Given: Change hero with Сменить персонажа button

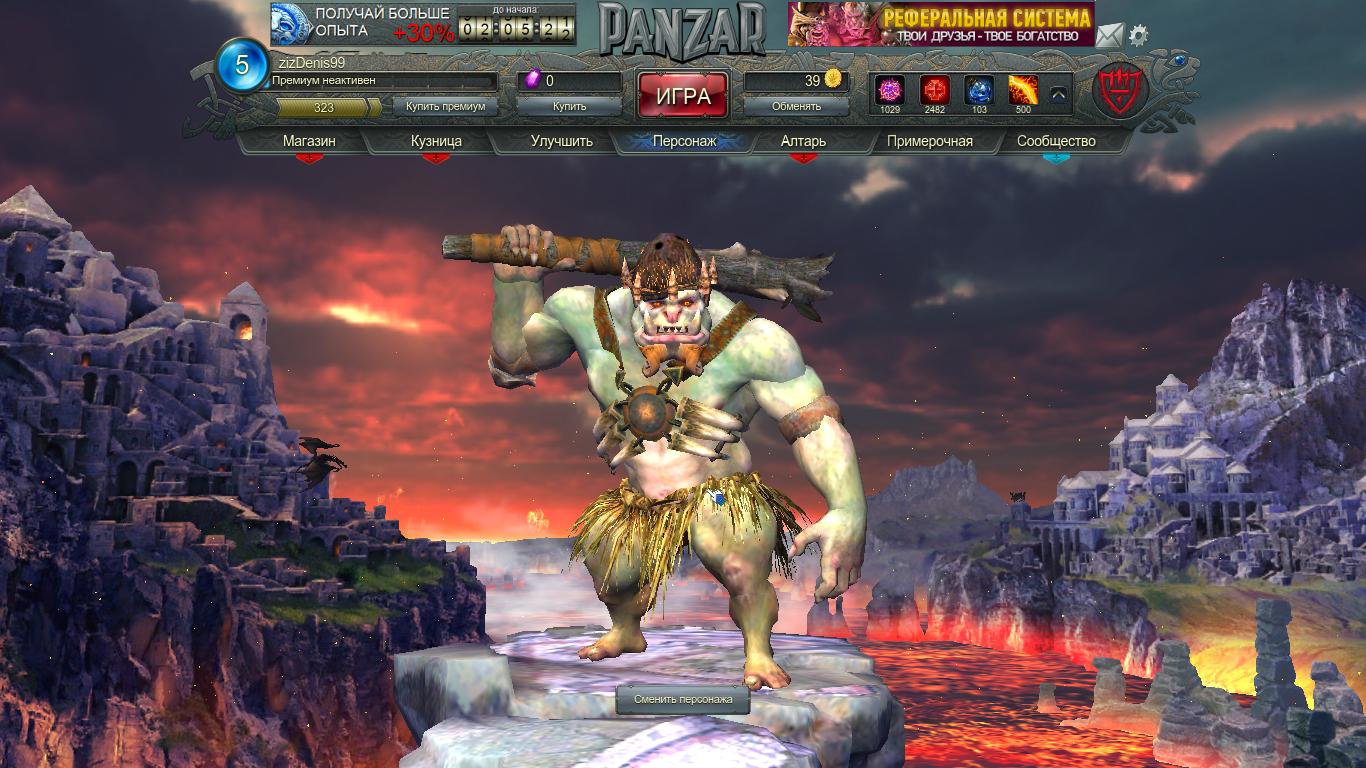Looking at the screenshot, I should point(683,700).
